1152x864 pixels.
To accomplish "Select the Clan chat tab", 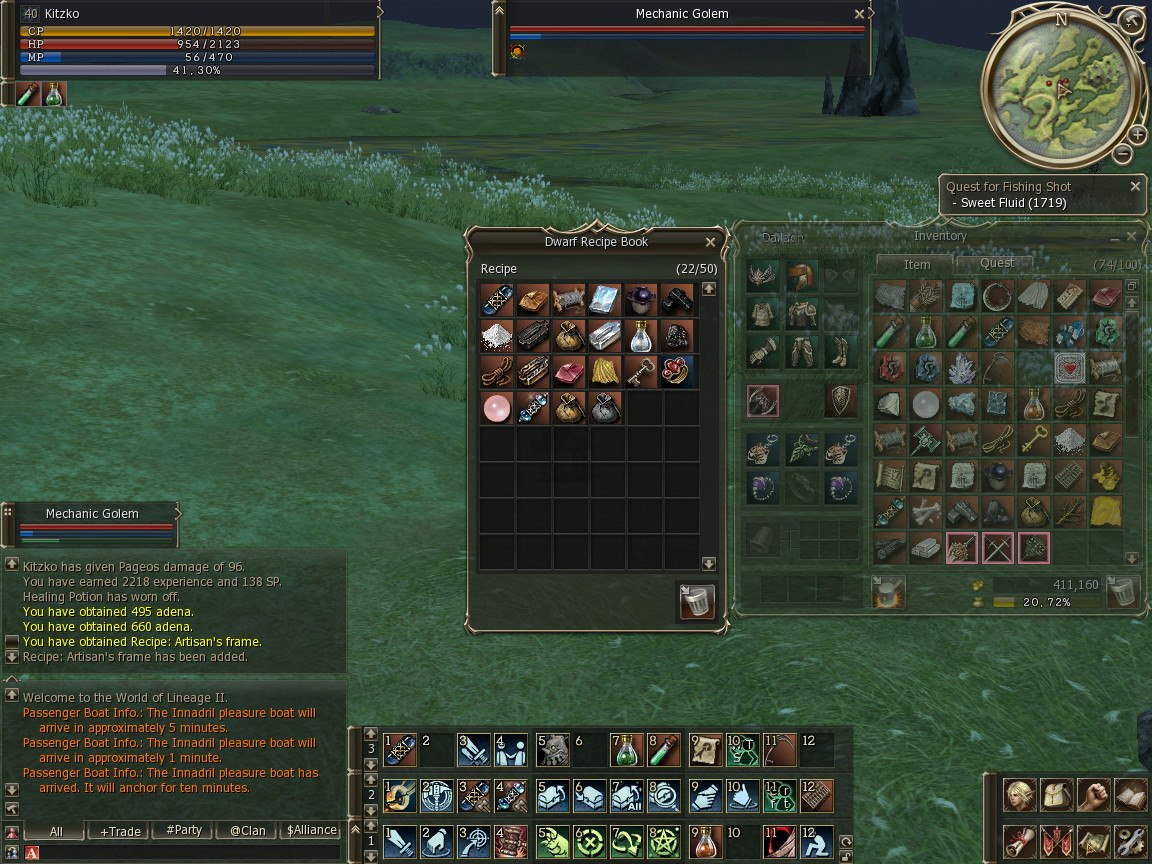I will pyautogui.click(x=247, y=831).
